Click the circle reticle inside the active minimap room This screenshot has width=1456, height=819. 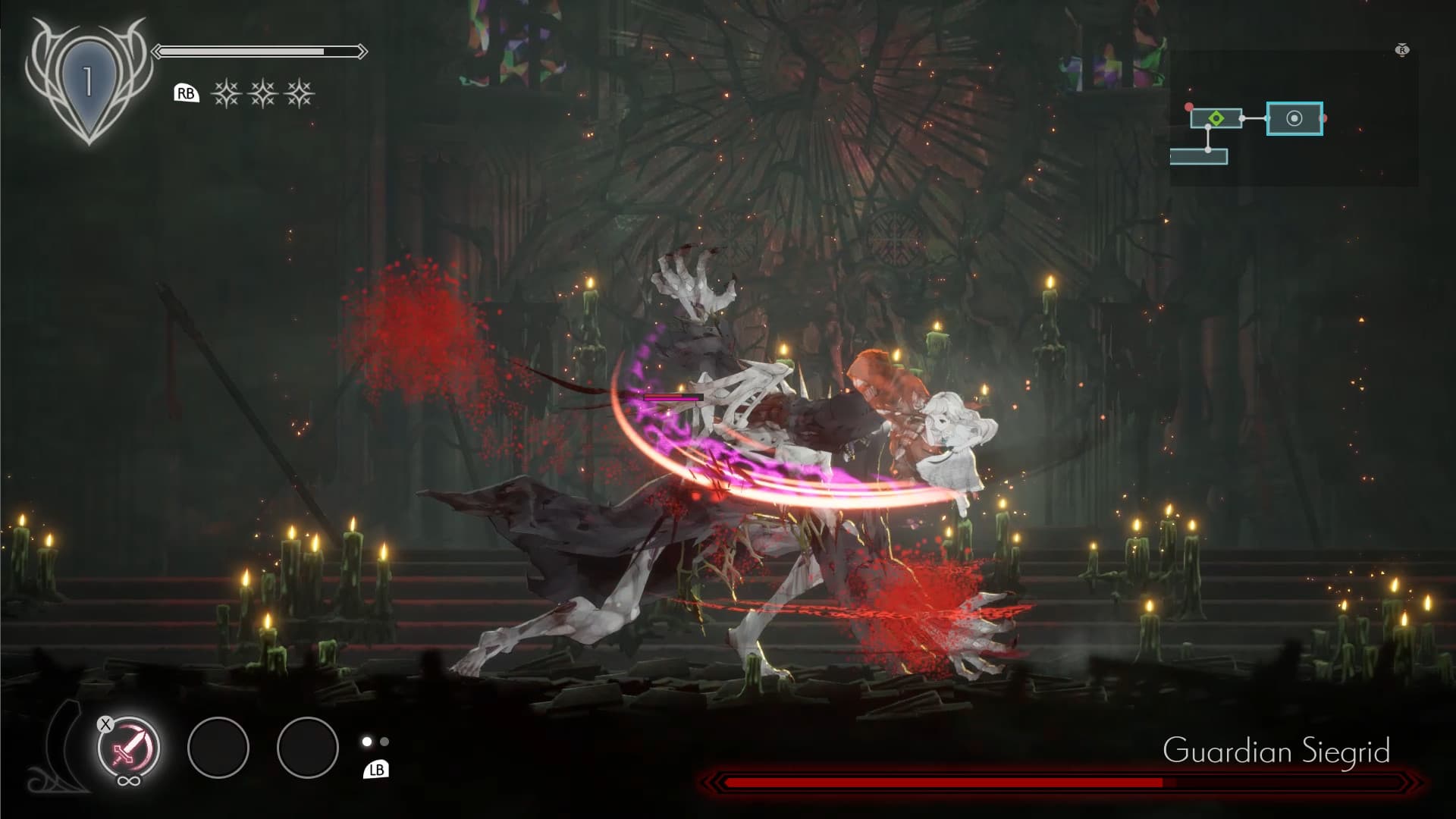pyautogui.click(x=1294, y=120)
